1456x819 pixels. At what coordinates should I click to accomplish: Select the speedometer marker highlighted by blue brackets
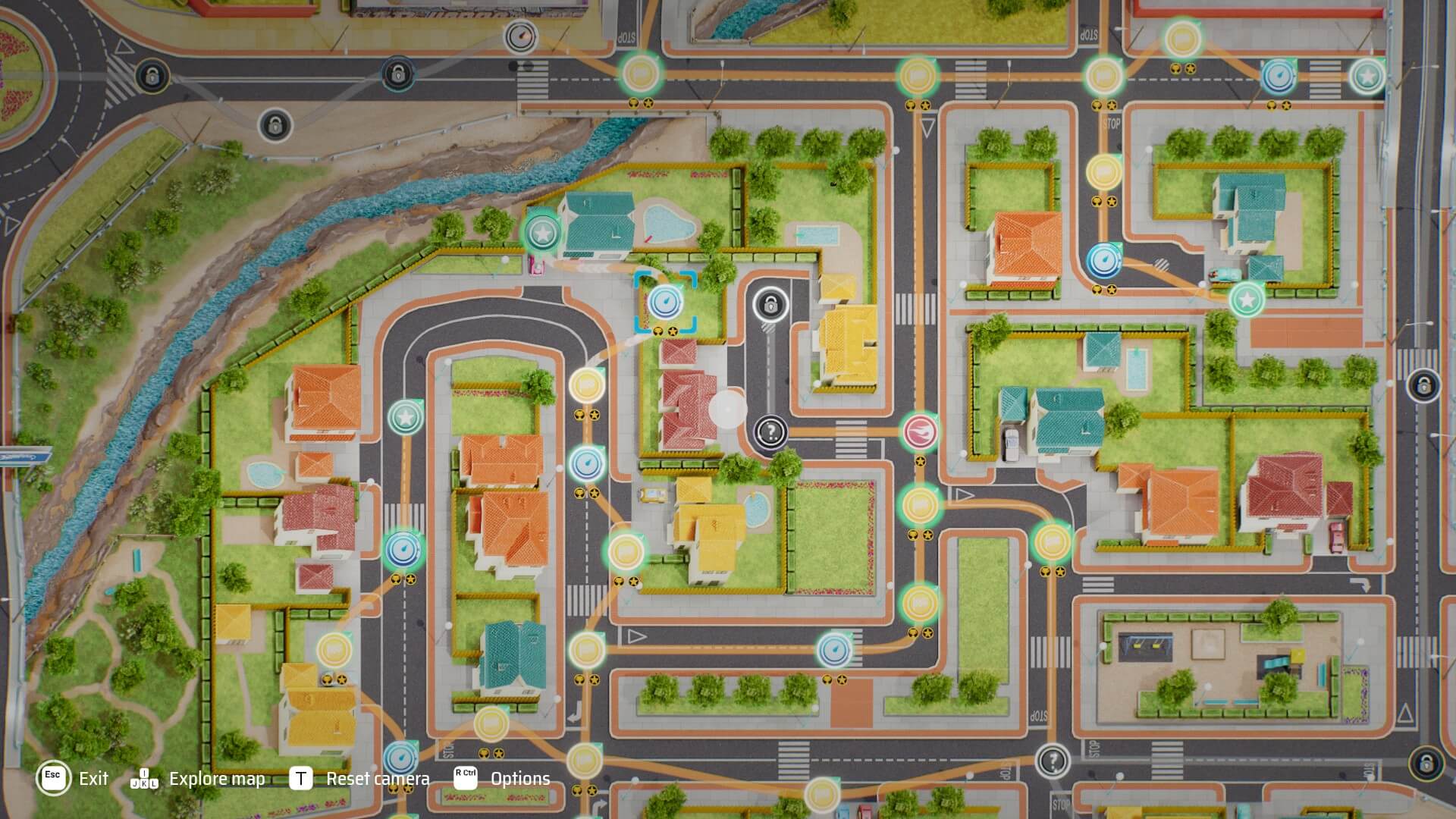pos(665,302)
